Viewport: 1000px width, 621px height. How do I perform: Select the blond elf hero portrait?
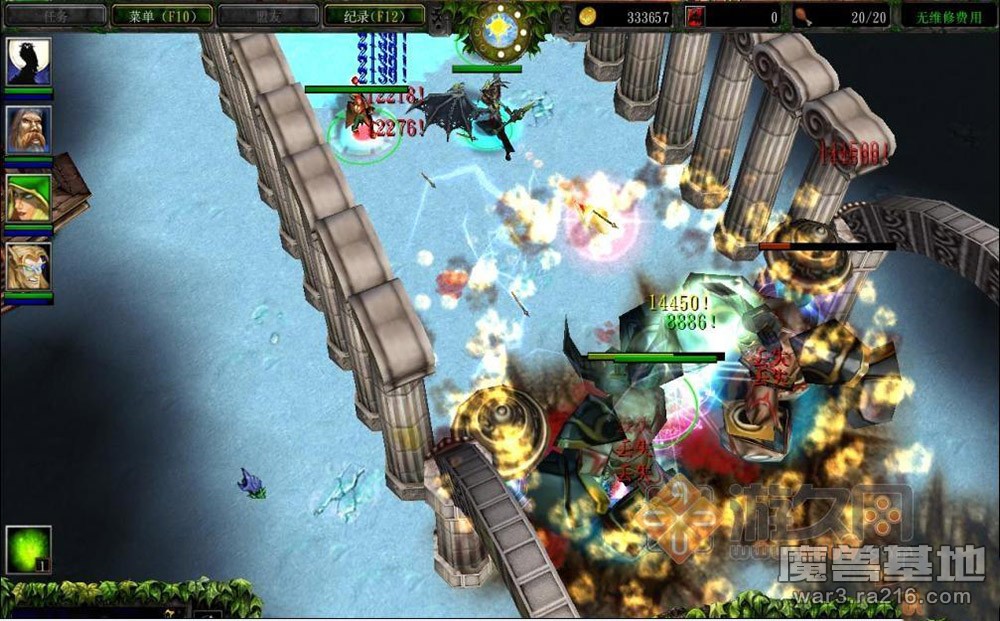(28, 266)
